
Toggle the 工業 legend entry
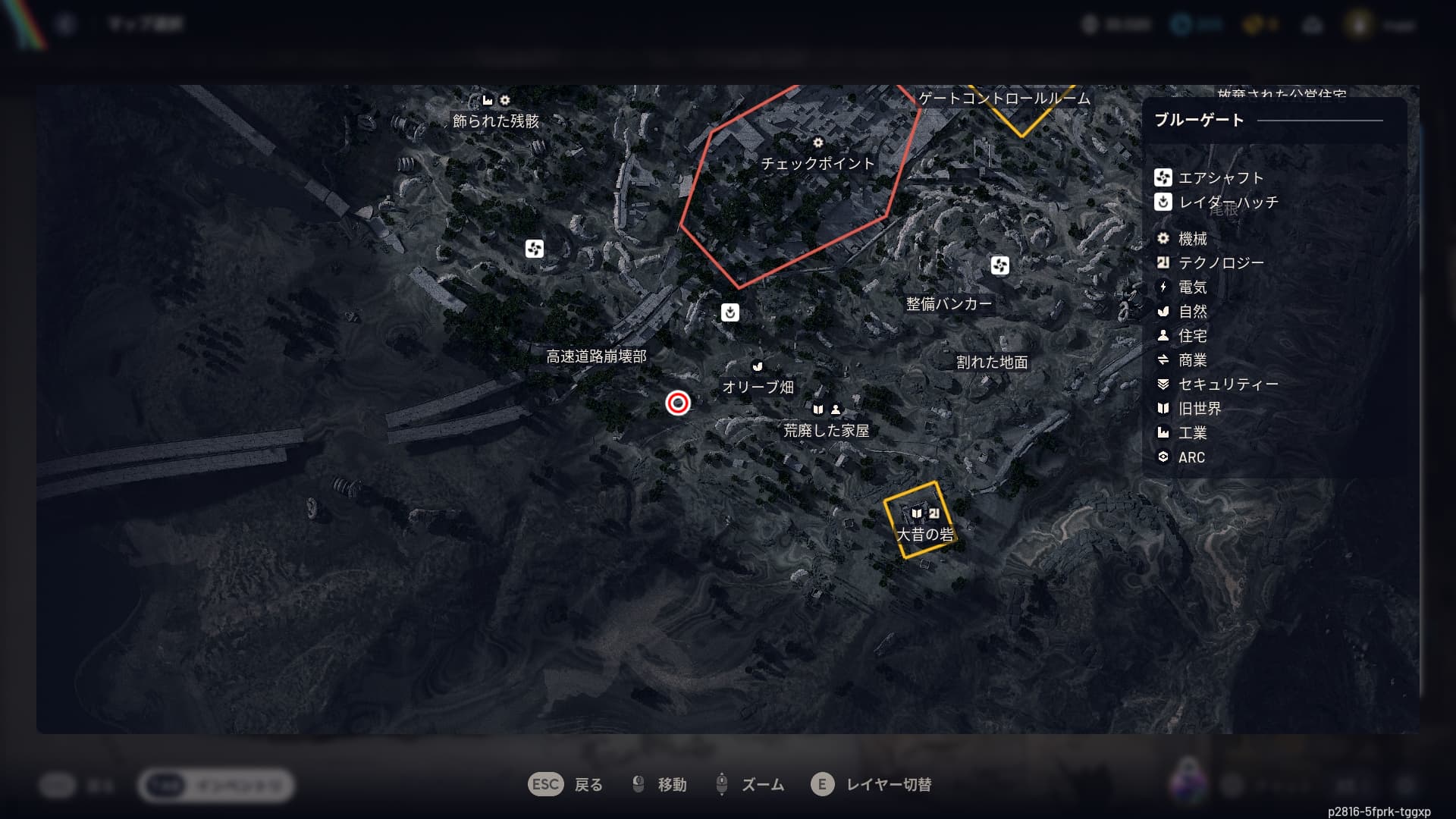pyautogui.click(x=1191, y=433)
